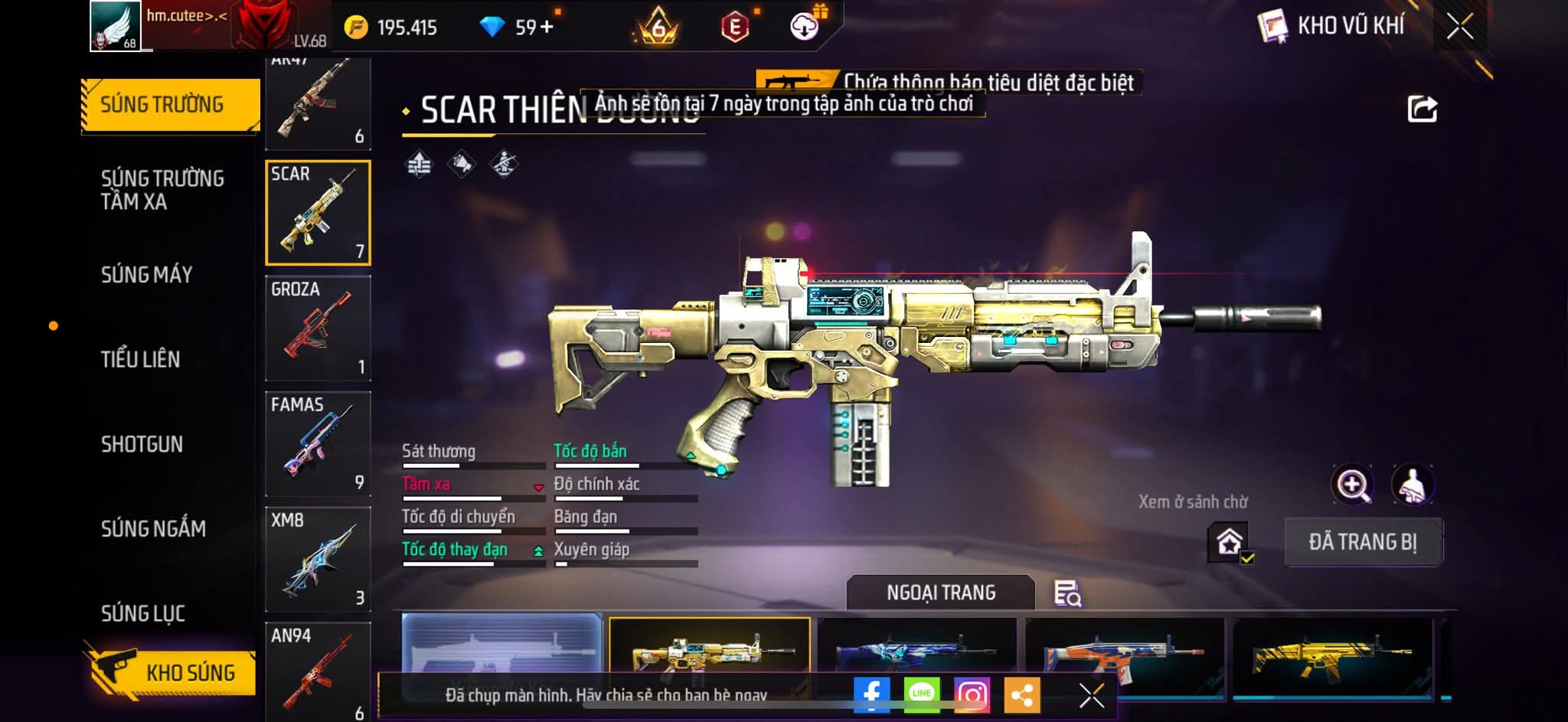Image resolution: width=1568 pixels, height=722 pixels.
Task: Select the AN94 weapon tile
Action: click(x=318, y=670)
